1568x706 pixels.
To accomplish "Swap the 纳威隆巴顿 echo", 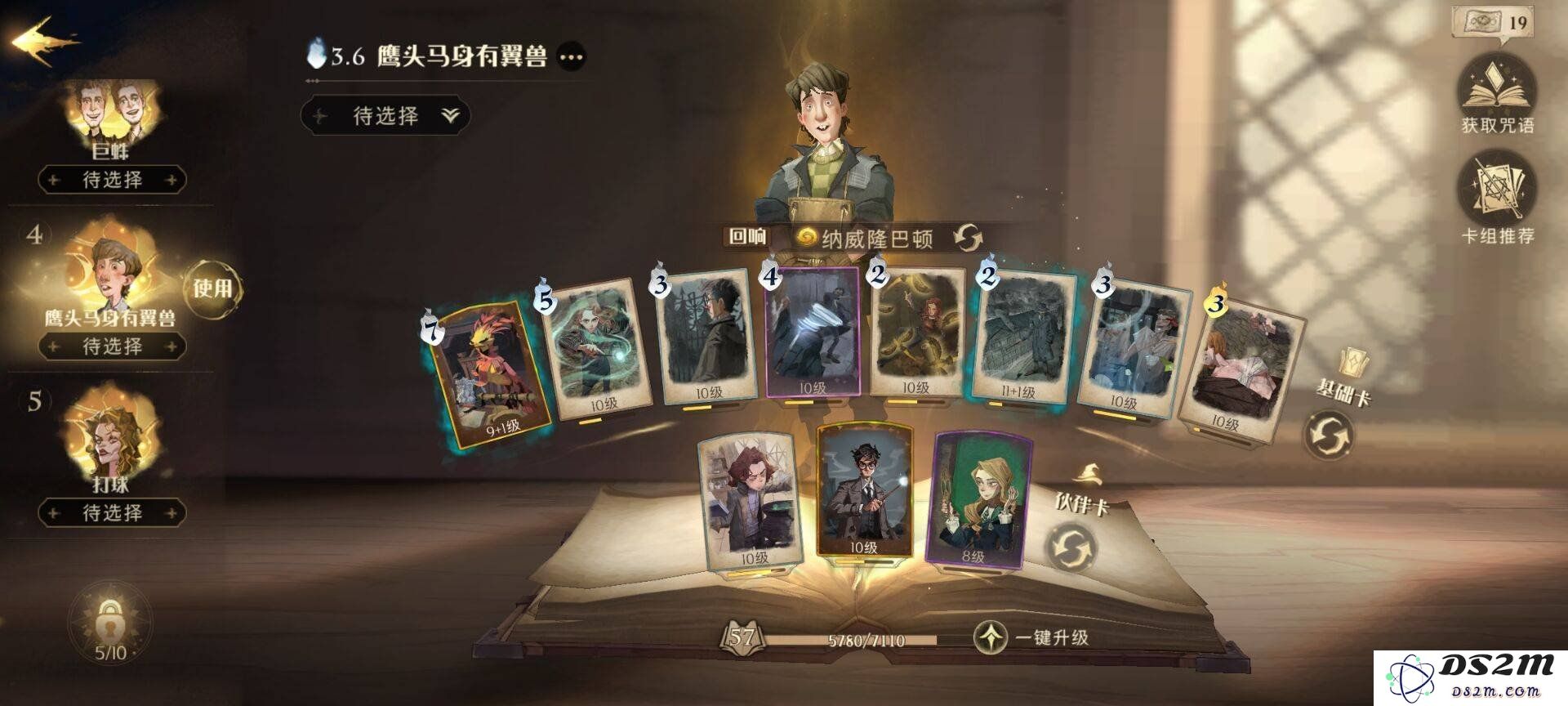I will pos(968,239).
